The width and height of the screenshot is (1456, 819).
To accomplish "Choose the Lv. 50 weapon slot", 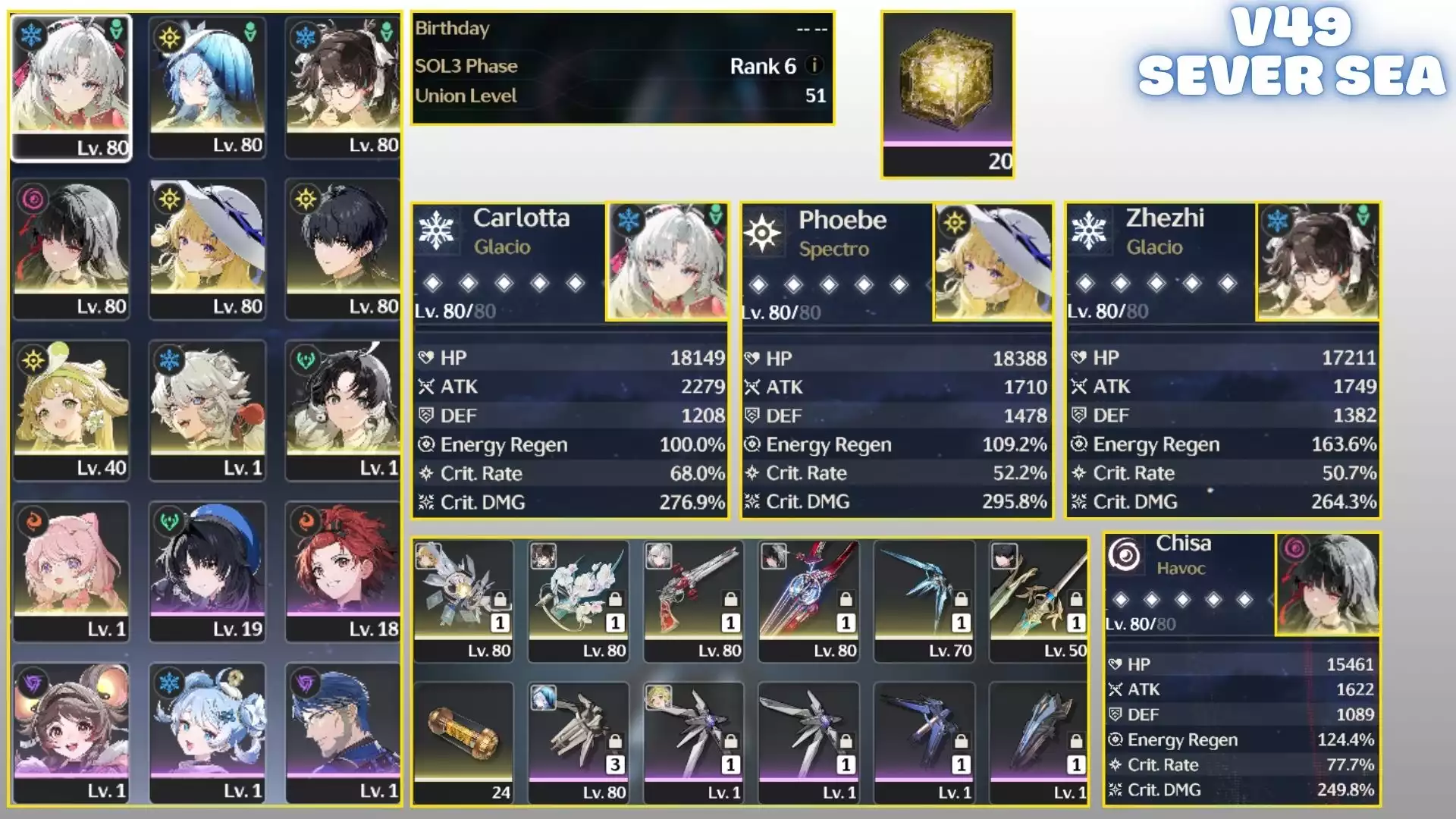I will click(1039, 600).
